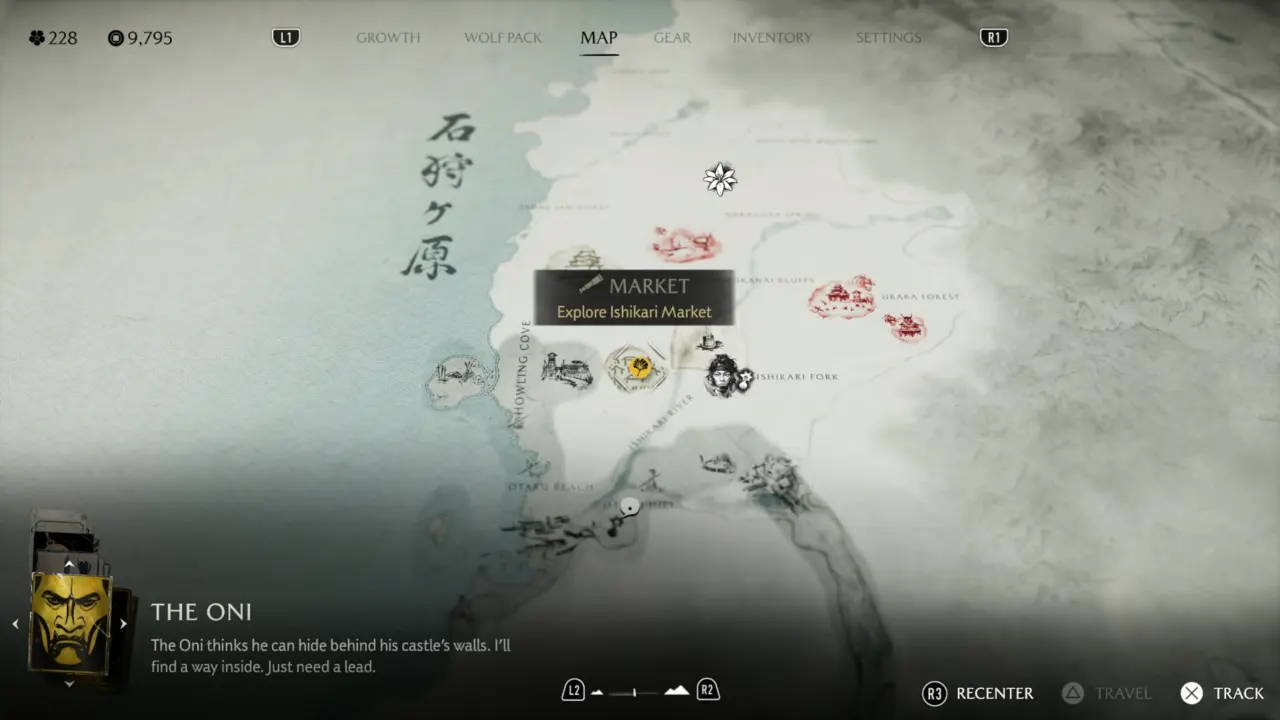Pick the small island marker off the coast
Screen dimensions: 1280x720
pos(459,377)
